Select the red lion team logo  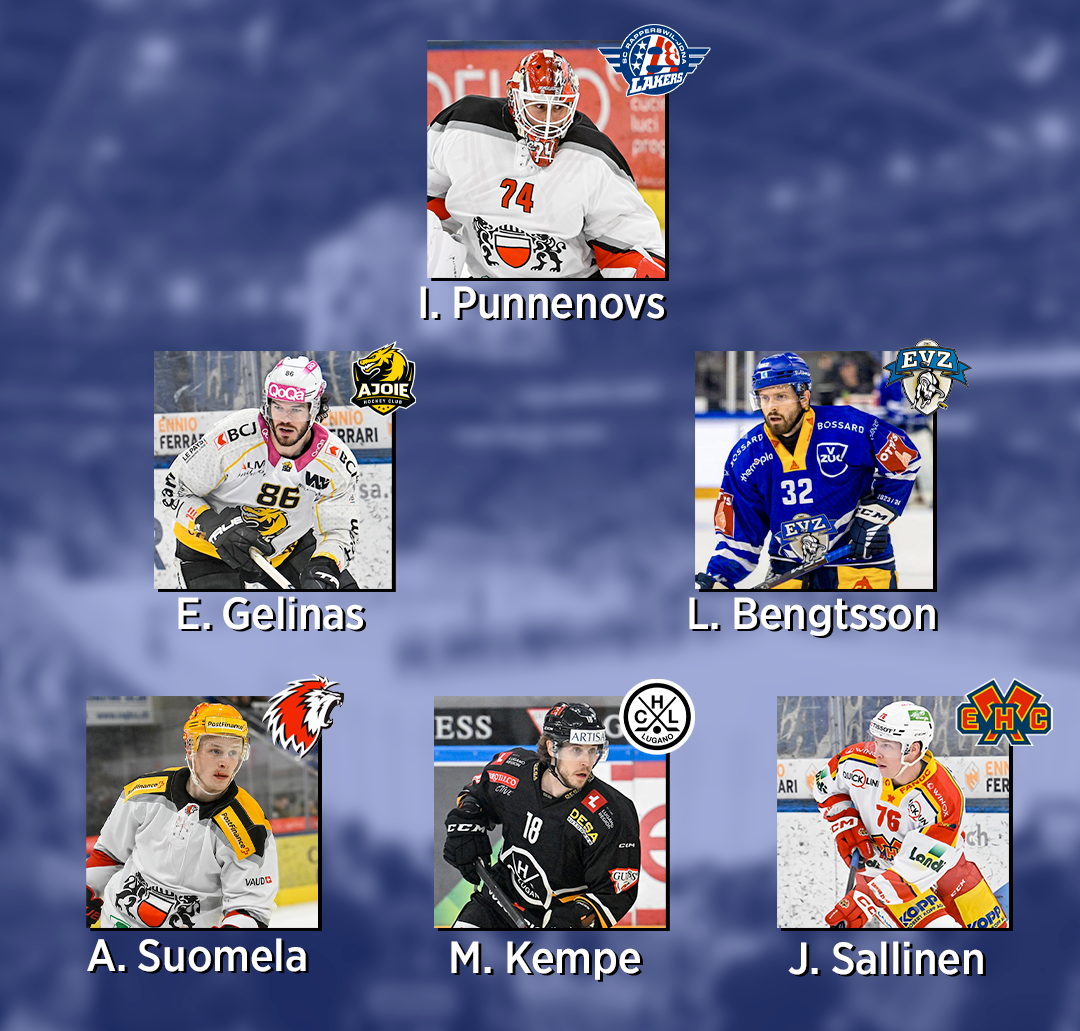click(x=302, y=714)
